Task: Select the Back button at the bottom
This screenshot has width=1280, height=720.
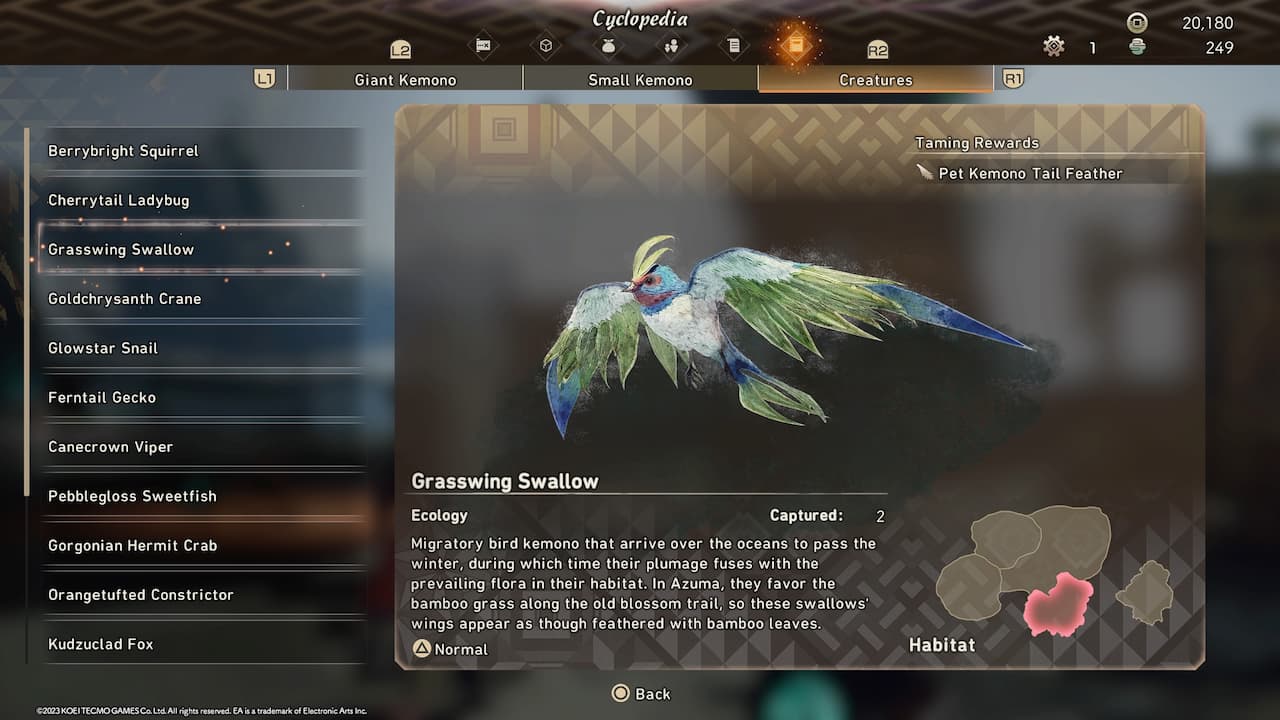Action: point(641,693)
